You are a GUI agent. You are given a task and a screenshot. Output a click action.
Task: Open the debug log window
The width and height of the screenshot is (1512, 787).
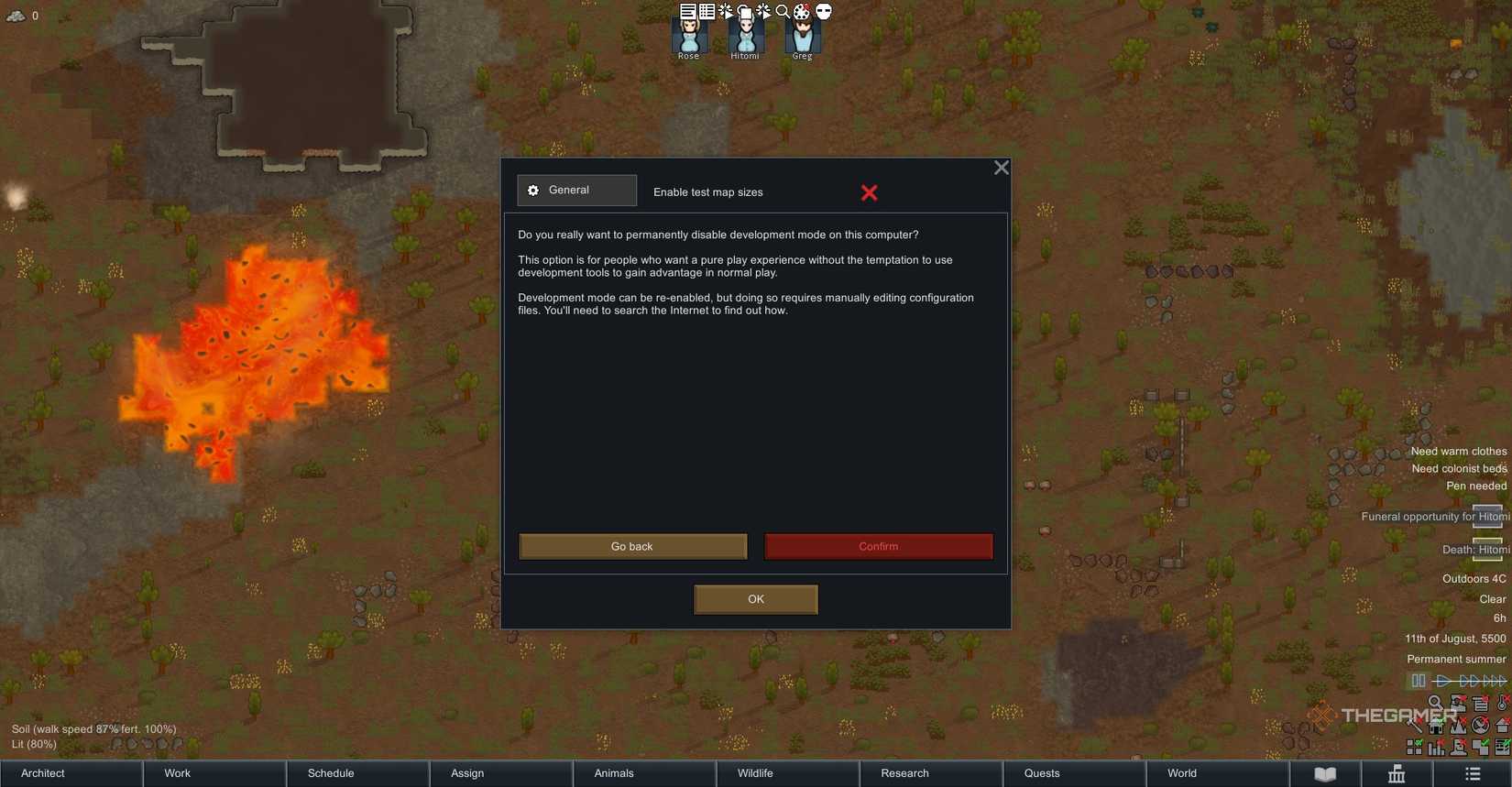coord(685,11)
